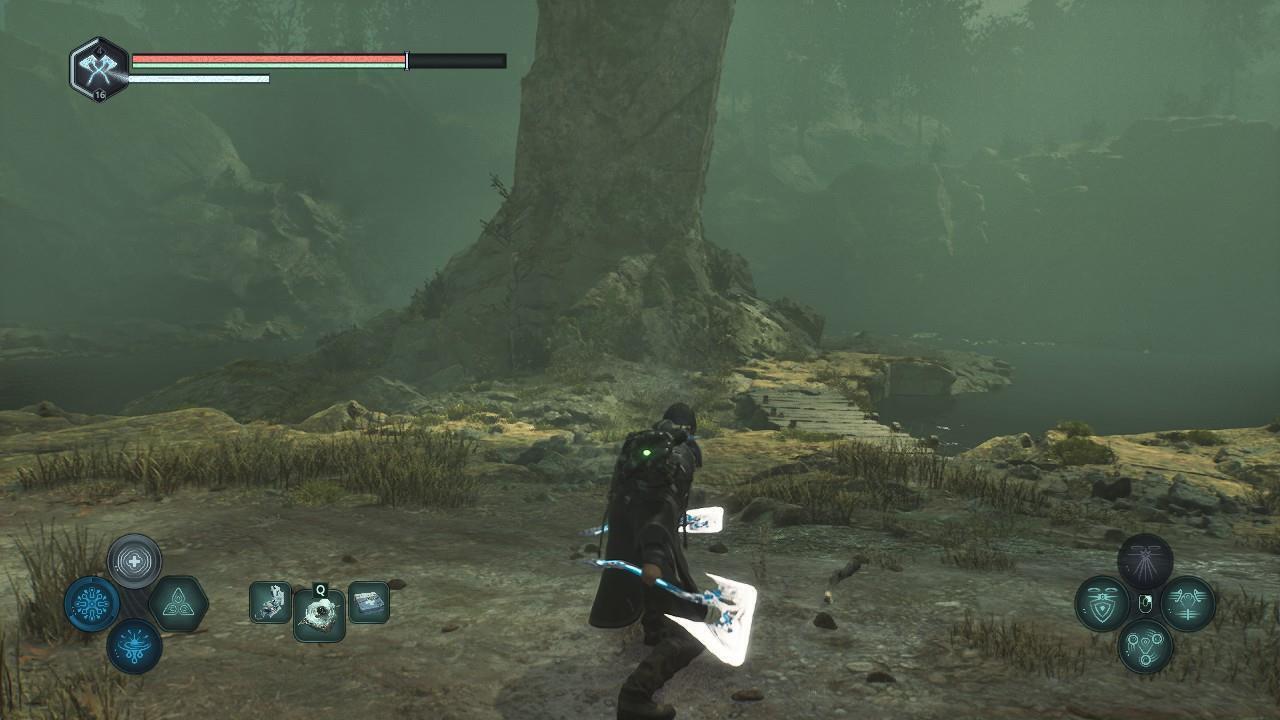1280x720 pixels.
Task: Trigger the blue snowflake rune ability
Action: coord(92,604)
